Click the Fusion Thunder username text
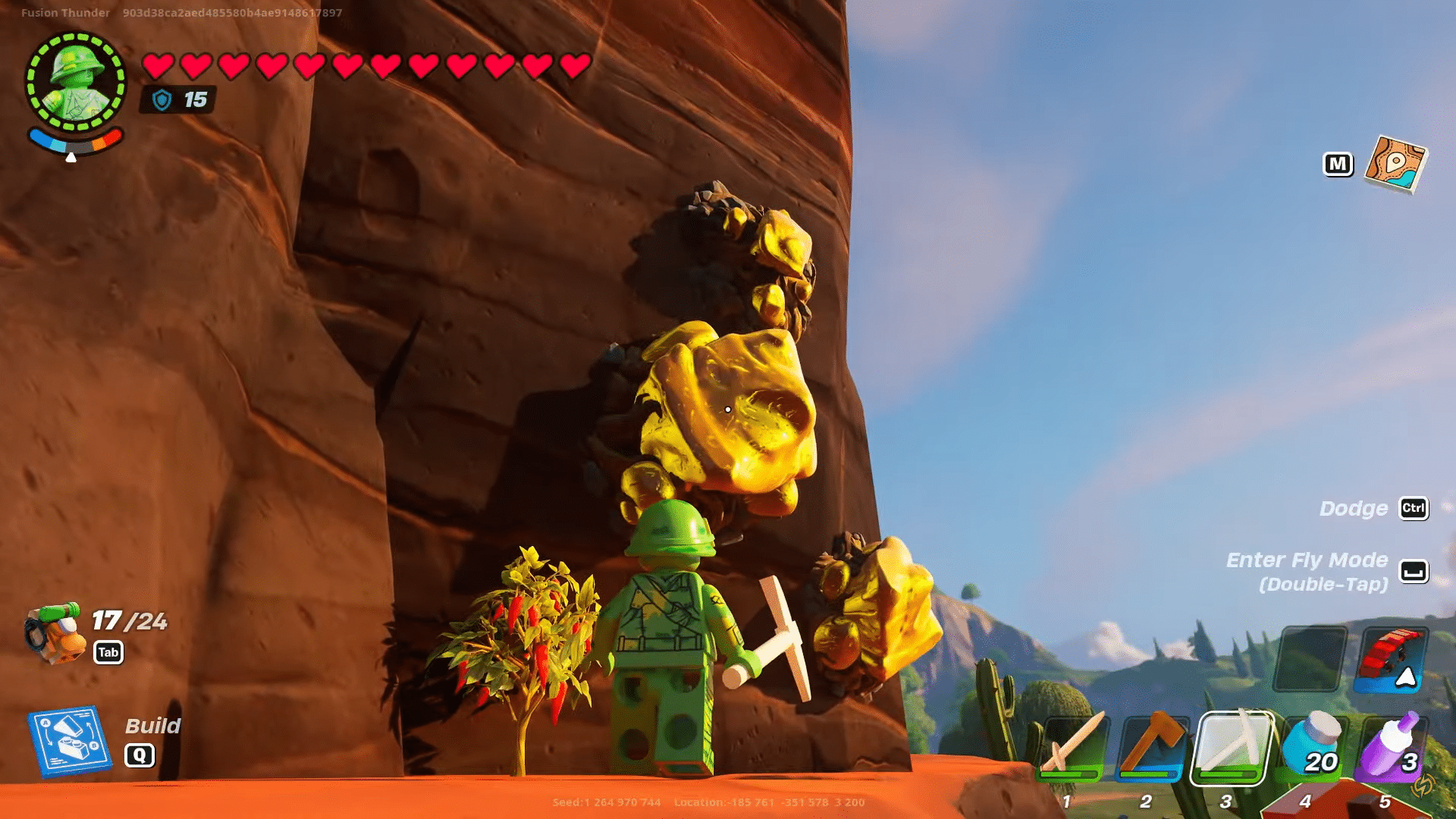1456x819 pixels. [64, 12]
